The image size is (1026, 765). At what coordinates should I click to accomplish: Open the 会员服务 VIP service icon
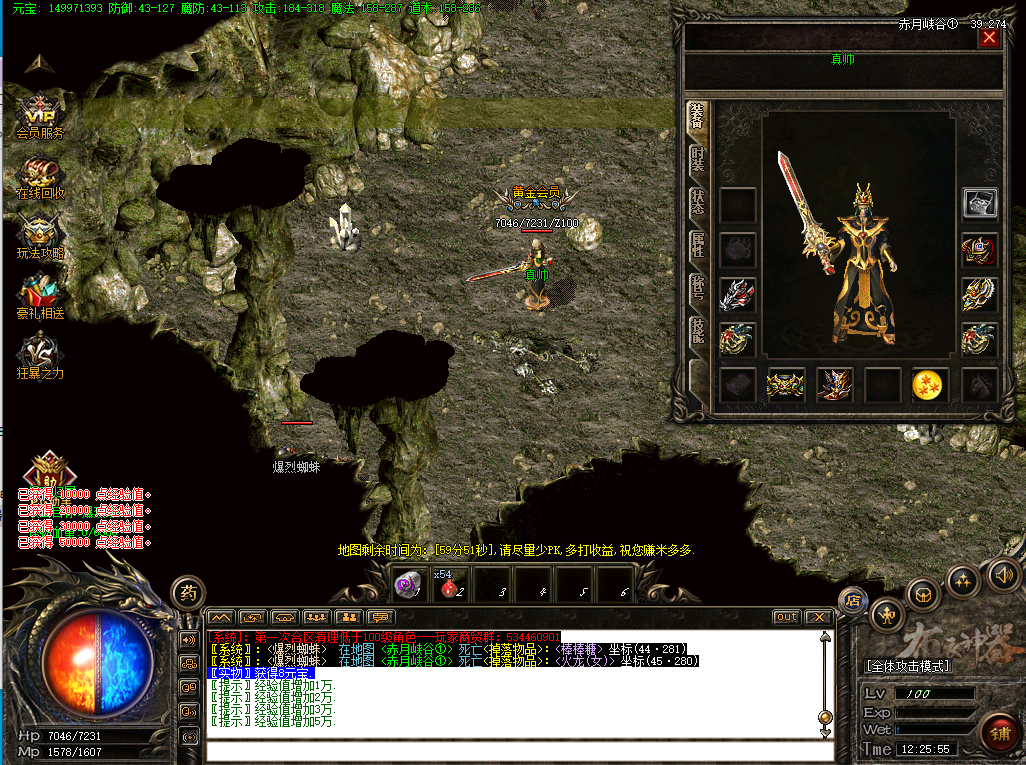(40, 114)
